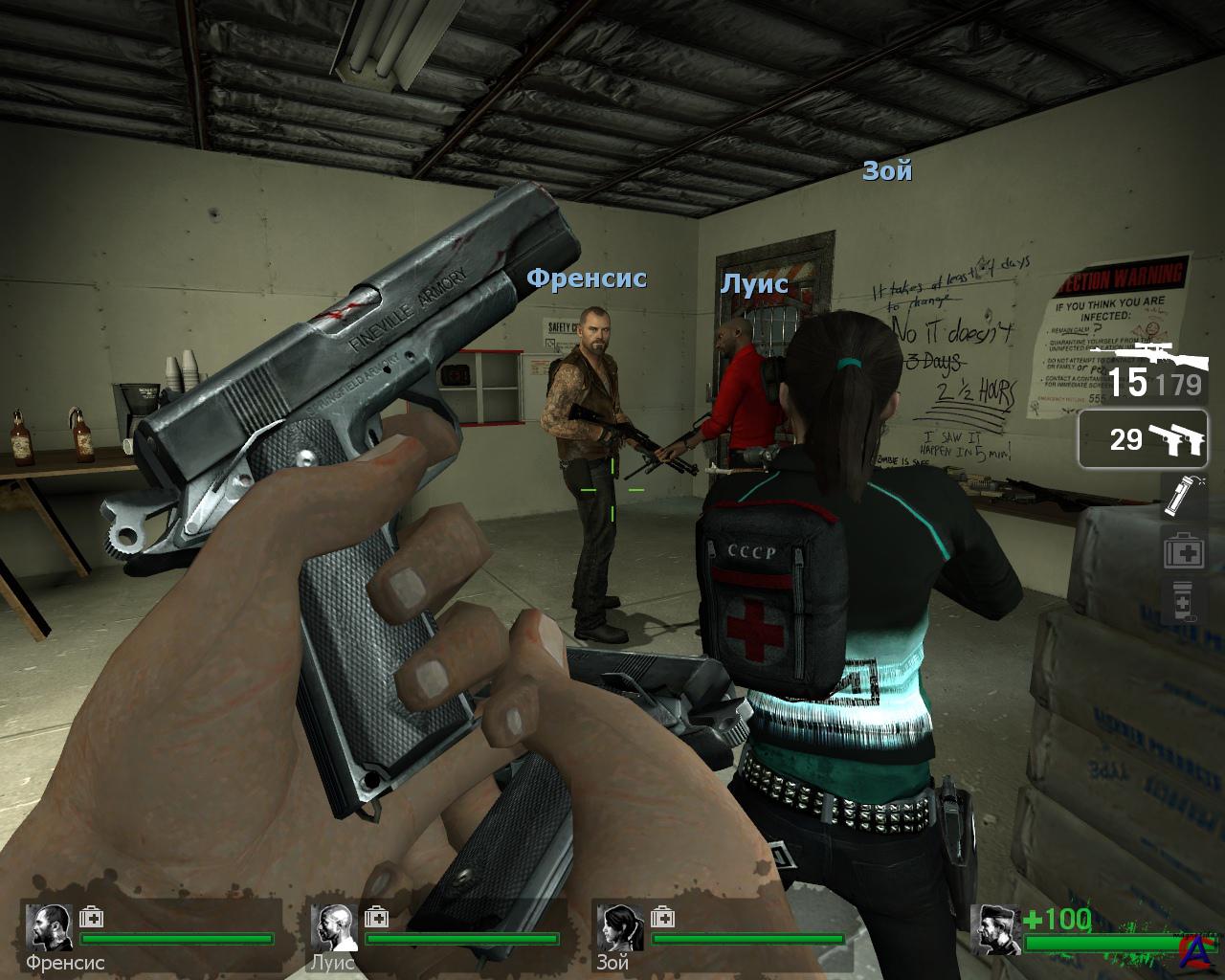Click your own survivor portrait
Image resolution: width=1225 pixels, height=980 pixels.
(x=995, y=927)
